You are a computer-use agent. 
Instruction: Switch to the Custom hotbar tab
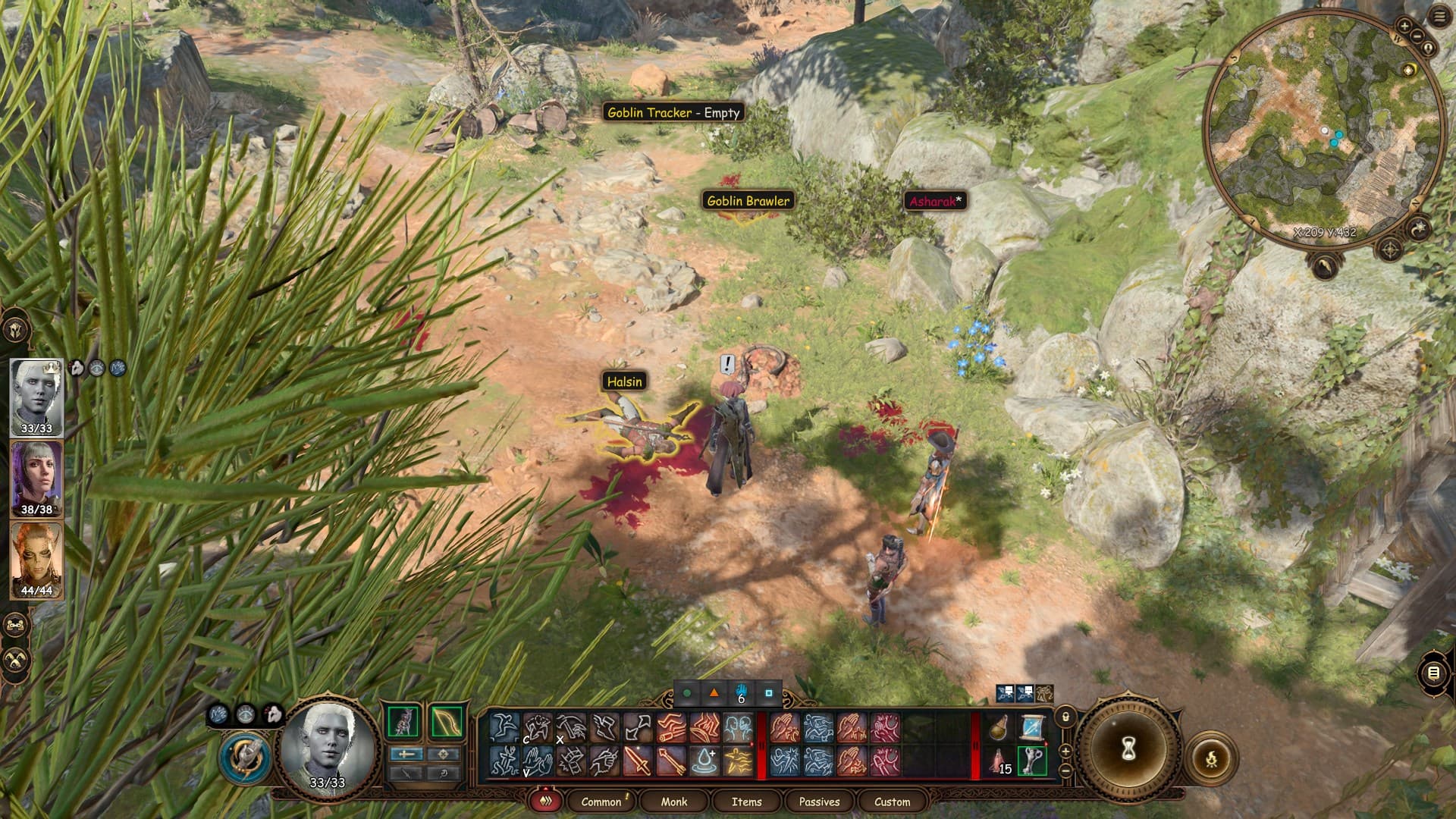click(892, 802)
